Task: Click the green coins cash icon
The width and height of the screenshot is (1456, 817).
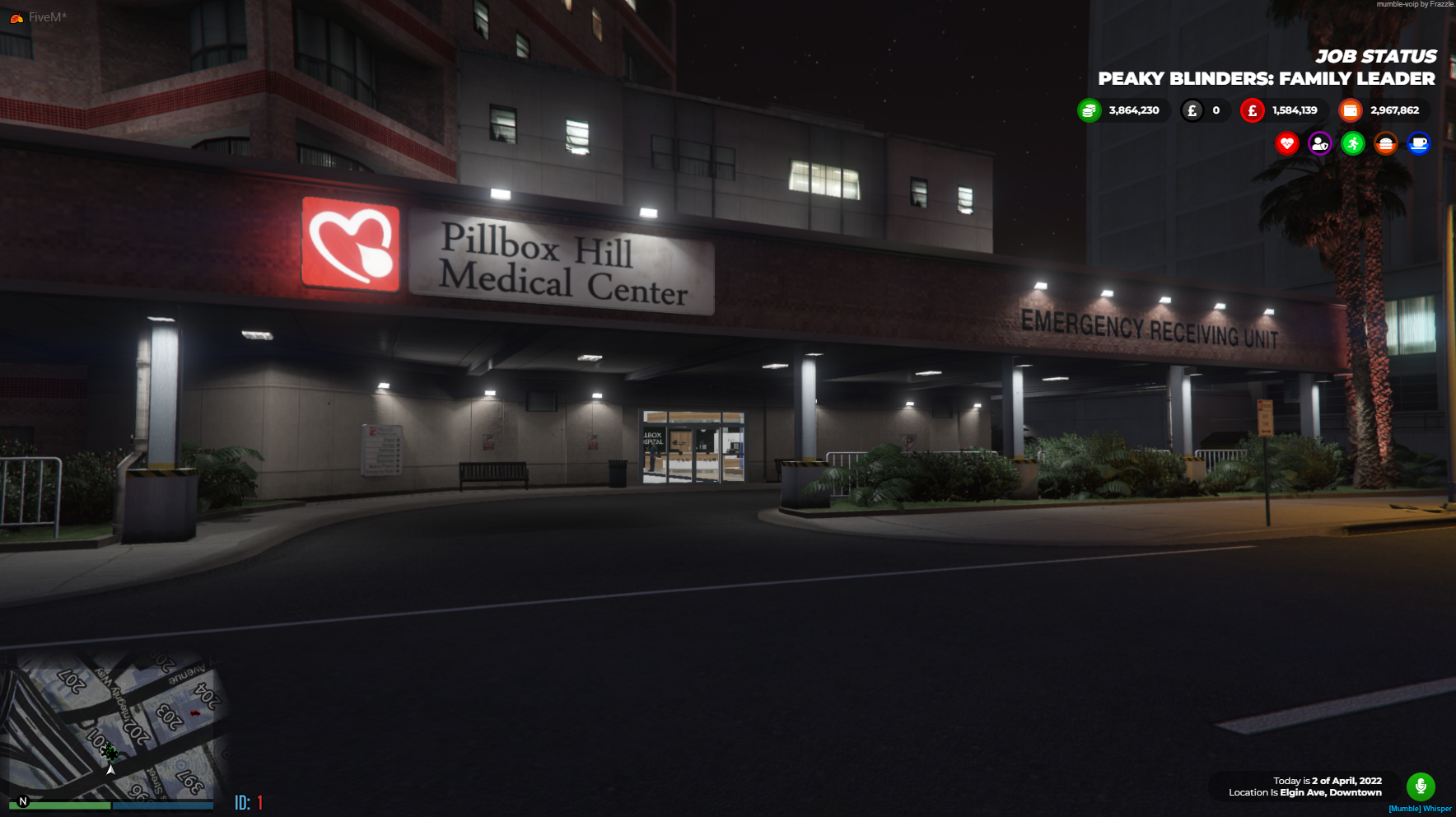Action: [1089, 110]
